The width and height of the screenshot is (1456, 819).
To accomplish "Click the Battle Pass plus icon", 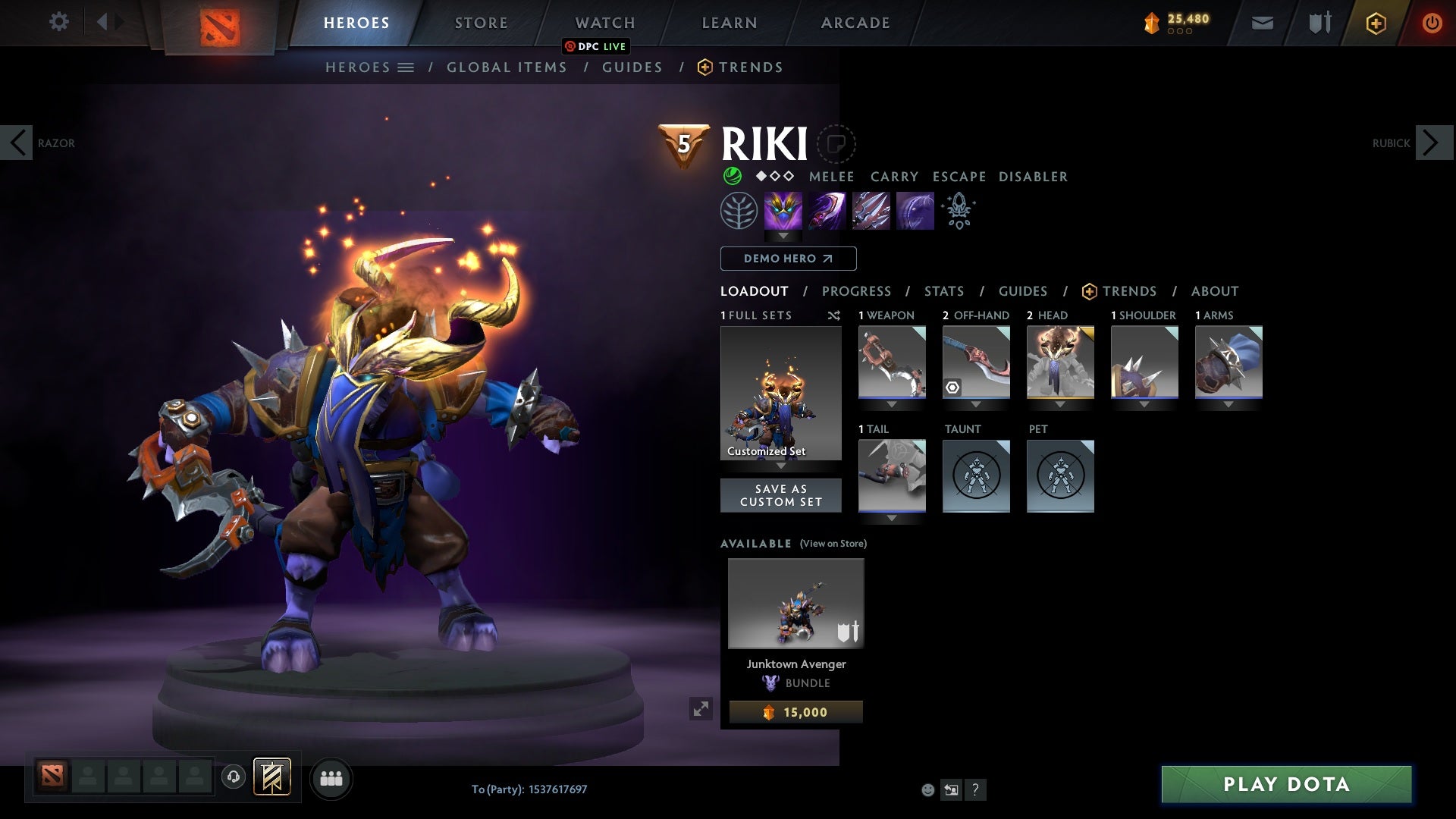I will [1376, 22].
